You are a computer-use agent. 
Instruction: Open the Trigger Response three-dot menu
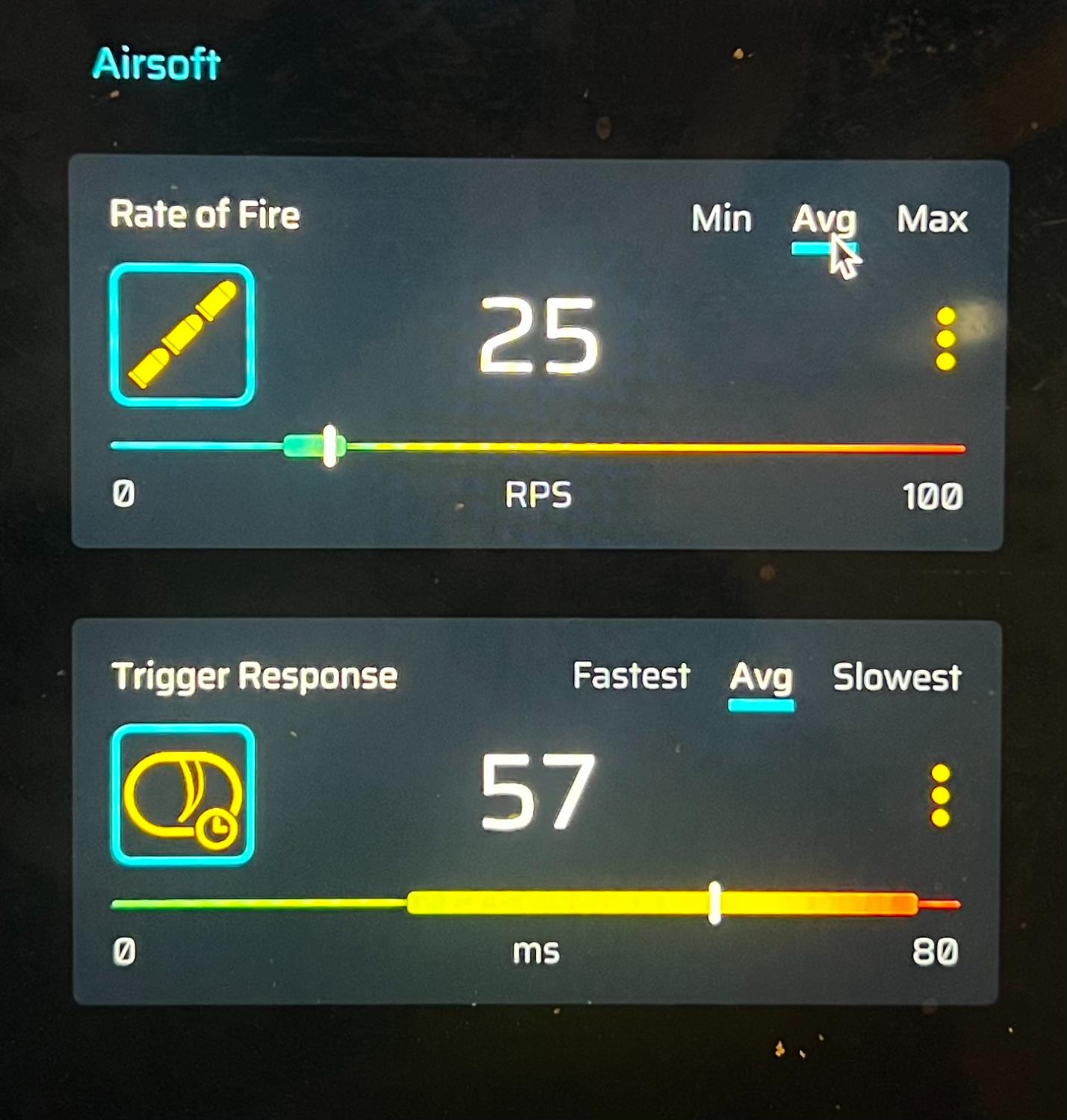coord(941,795)
